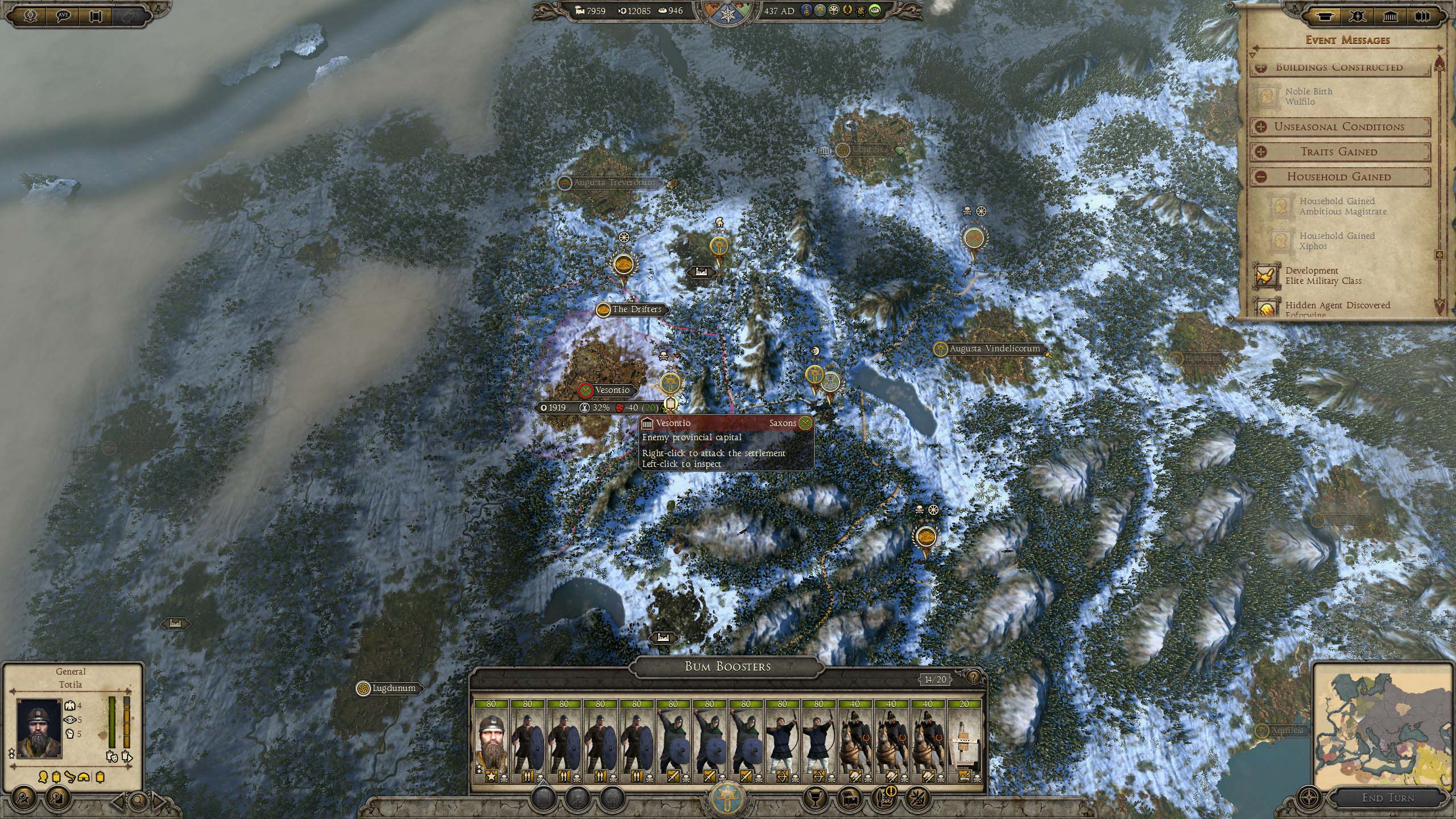Open the AVE speech bubble diplomacy button

pos(64,15)
